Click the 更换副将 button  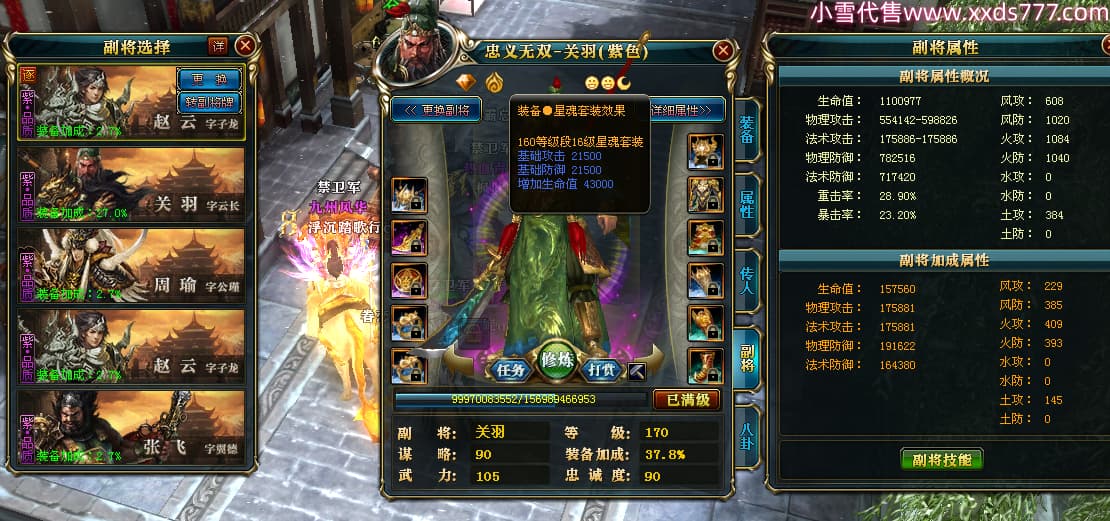(x=437, y=109)
